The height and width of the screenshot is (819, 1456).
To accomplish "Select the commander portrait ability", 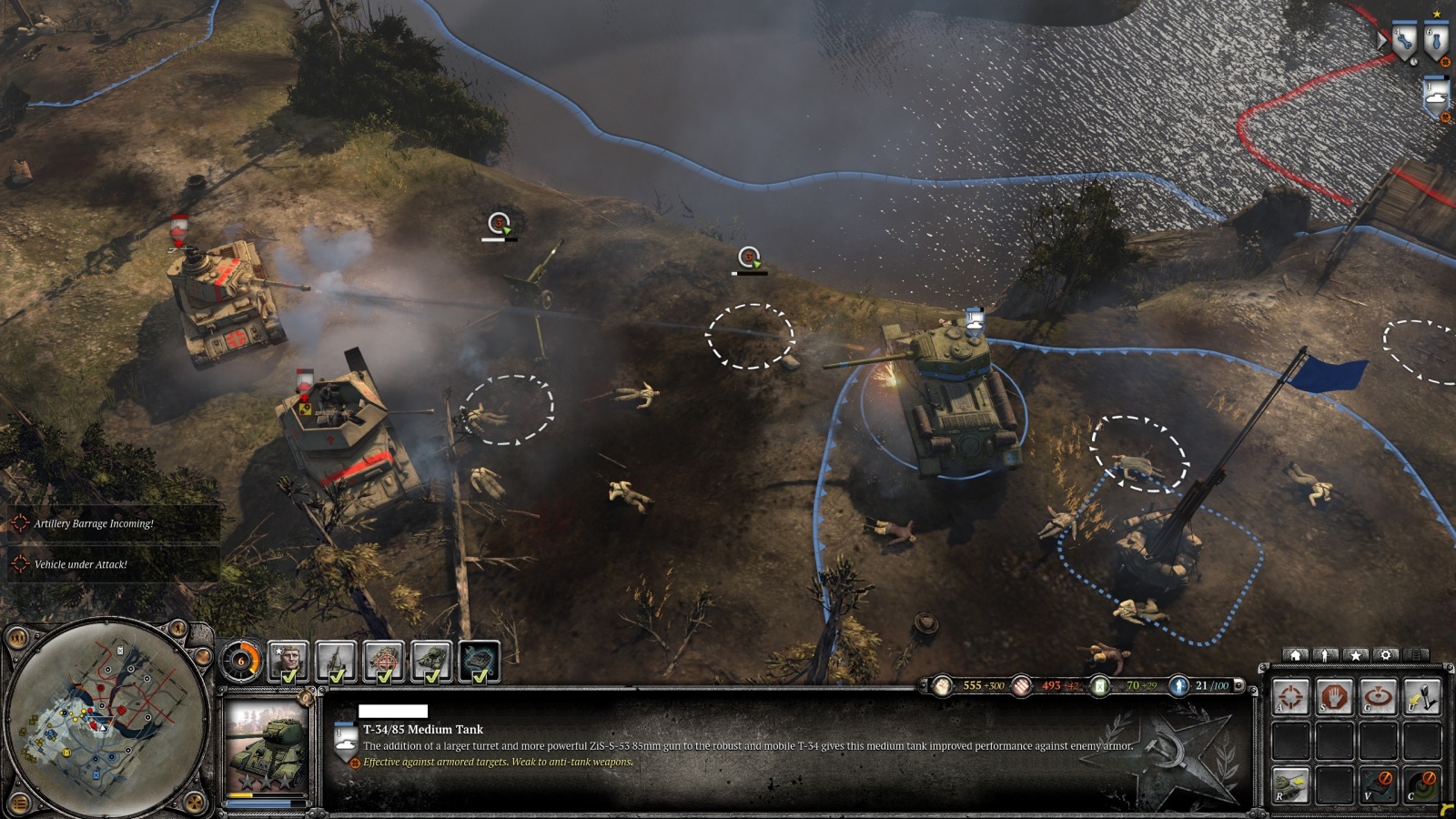I will click(x=288, y=661).
